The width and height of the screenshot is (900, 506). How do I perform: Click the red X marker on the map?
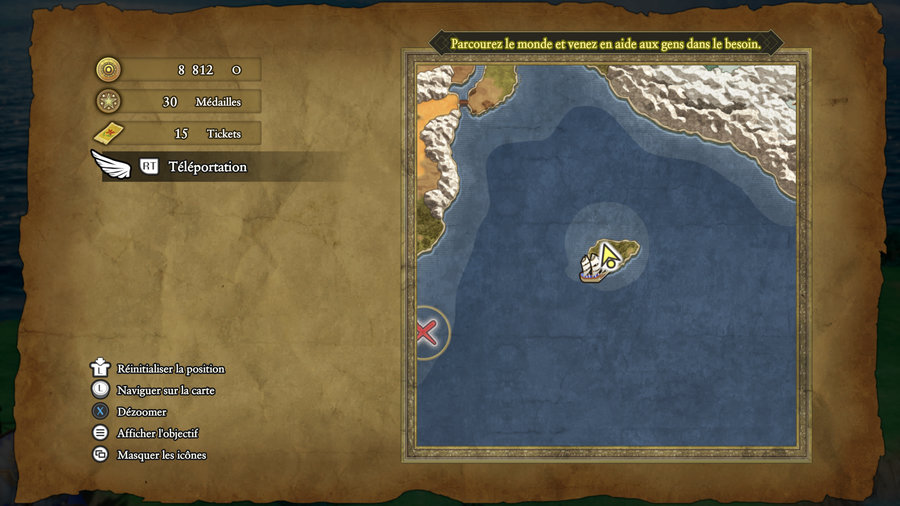[427, 332]
